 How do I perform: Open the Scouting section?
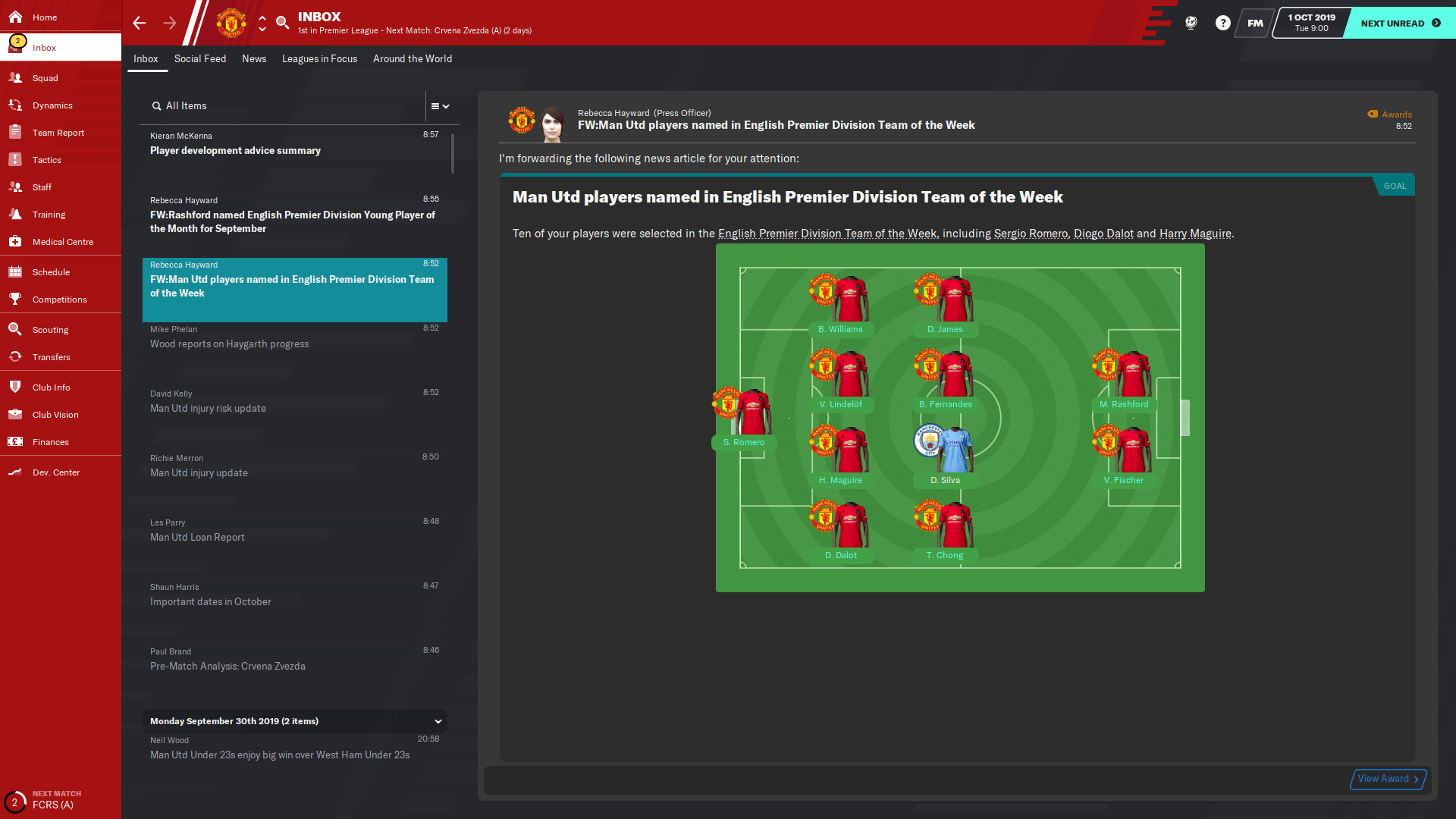click(x=50, y=330)
